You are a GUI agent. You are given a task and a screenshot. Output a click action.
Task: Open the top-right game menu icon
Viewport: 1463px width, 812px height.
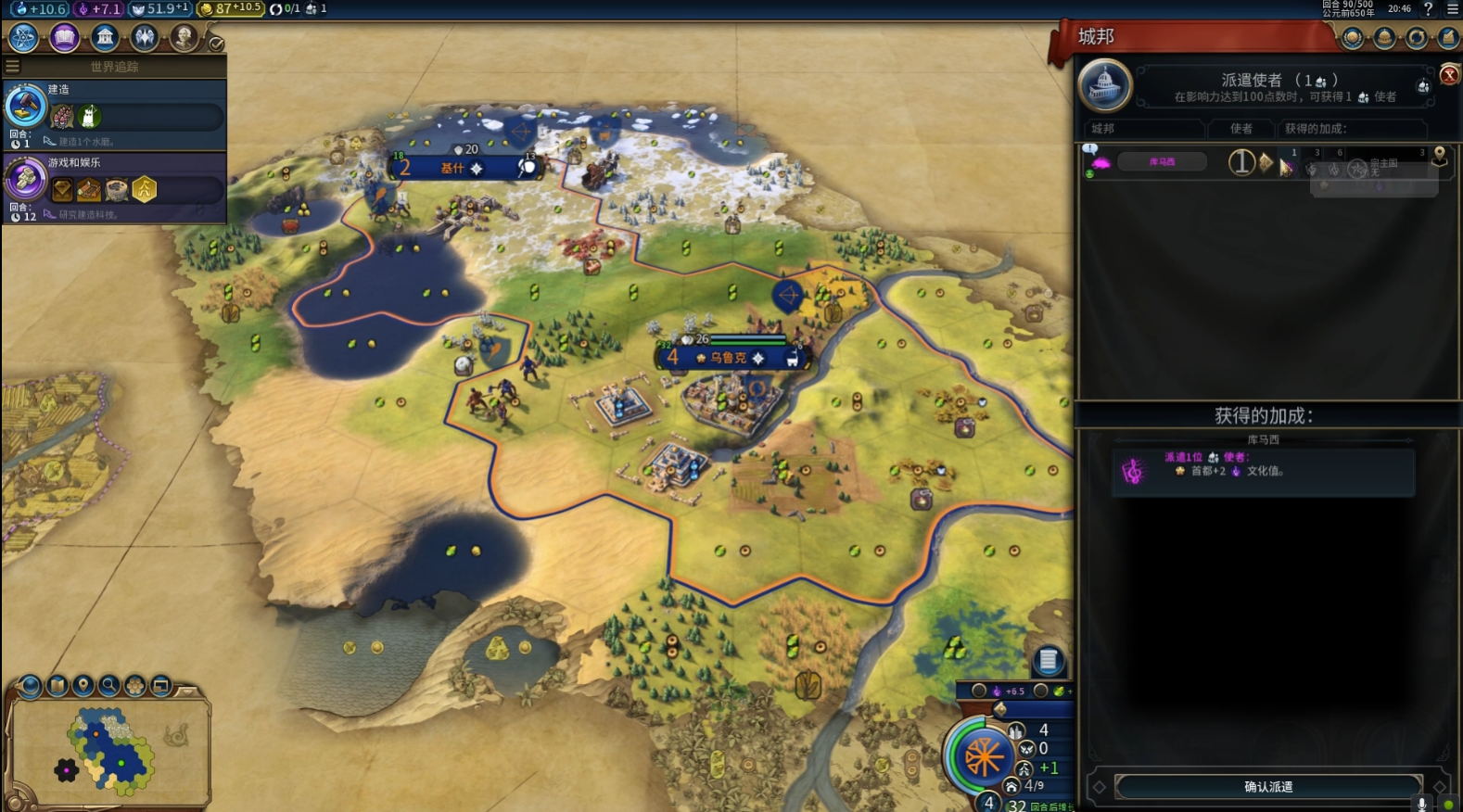[1452, 9]
